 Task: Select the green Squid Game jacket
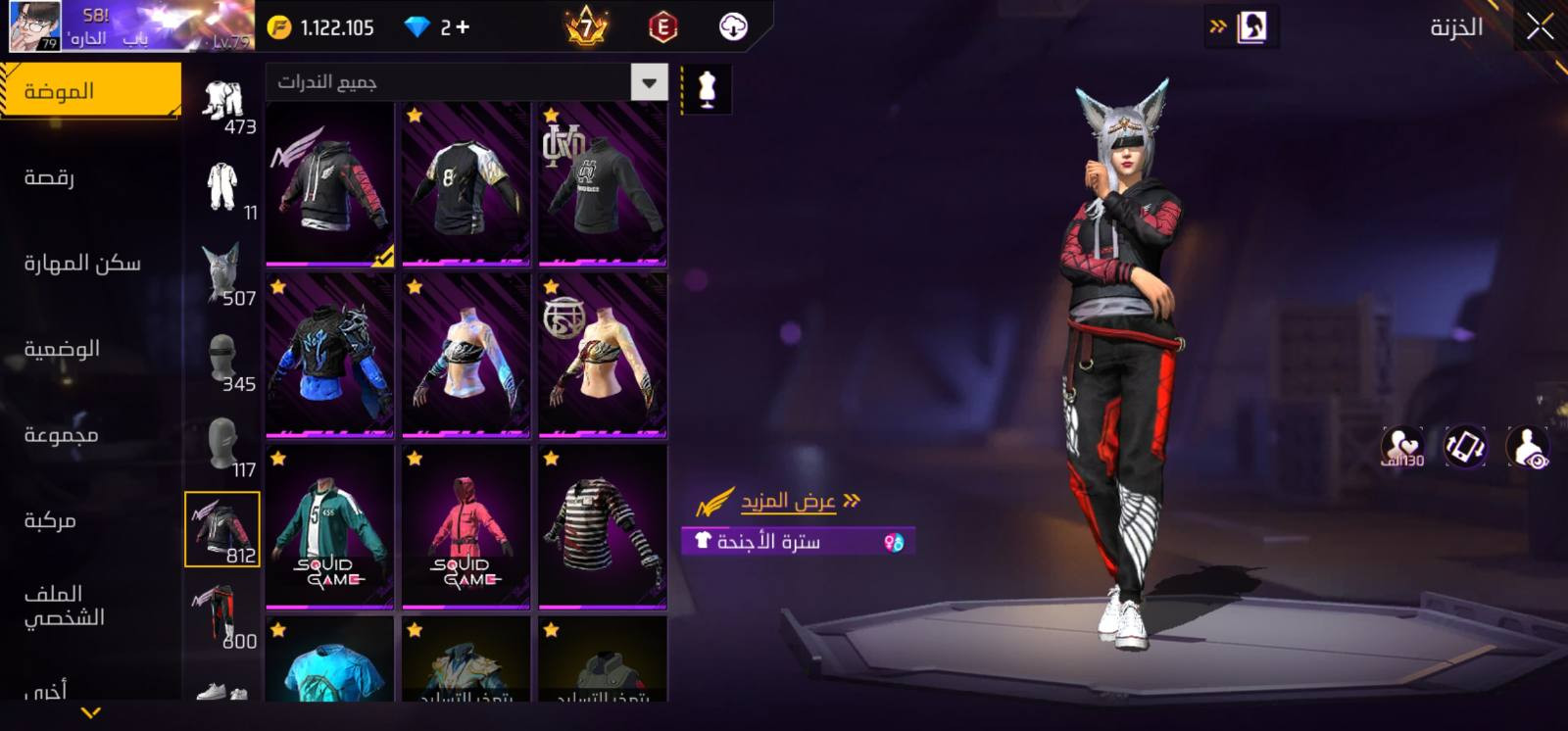pos(329,526)
